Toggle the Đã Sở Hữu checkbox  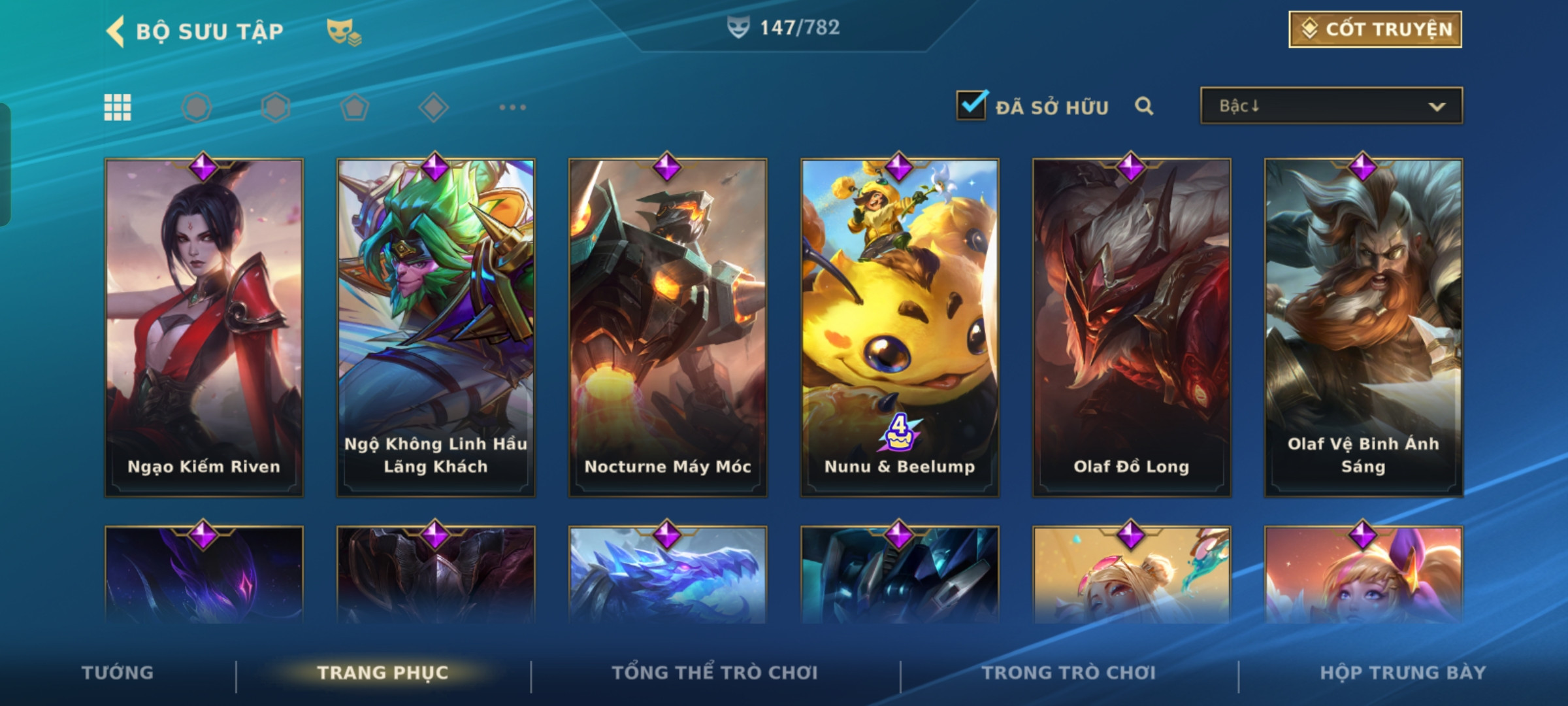tap(972, 105)
